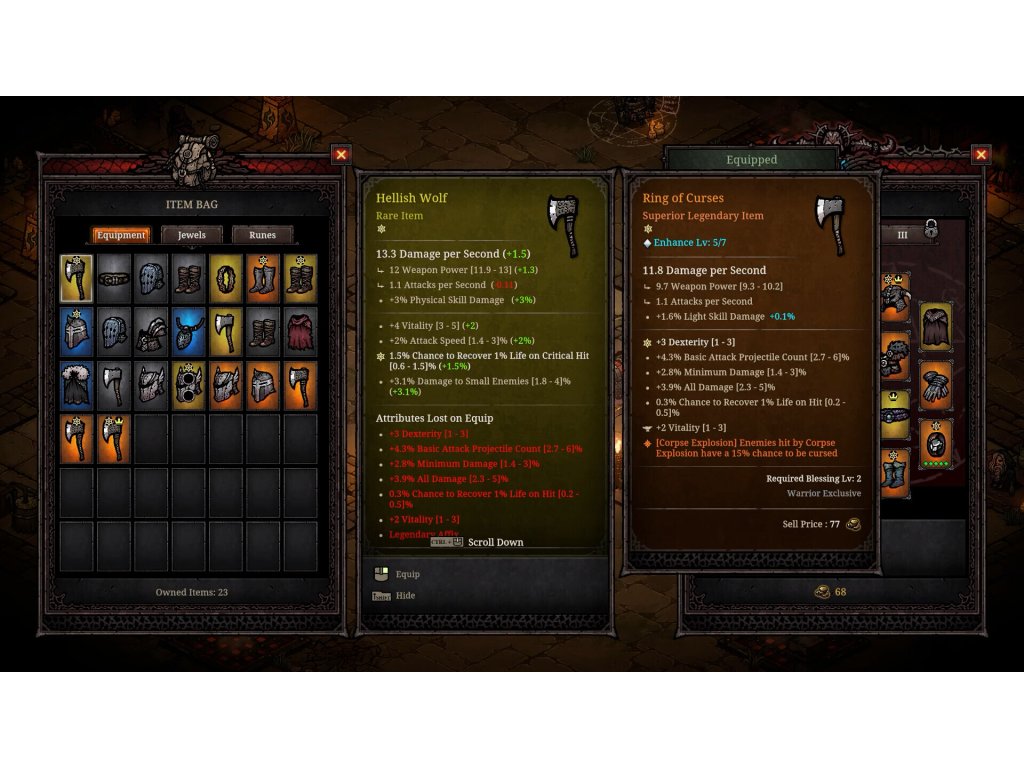Click the equipped gloves slot

click(936, 384)
